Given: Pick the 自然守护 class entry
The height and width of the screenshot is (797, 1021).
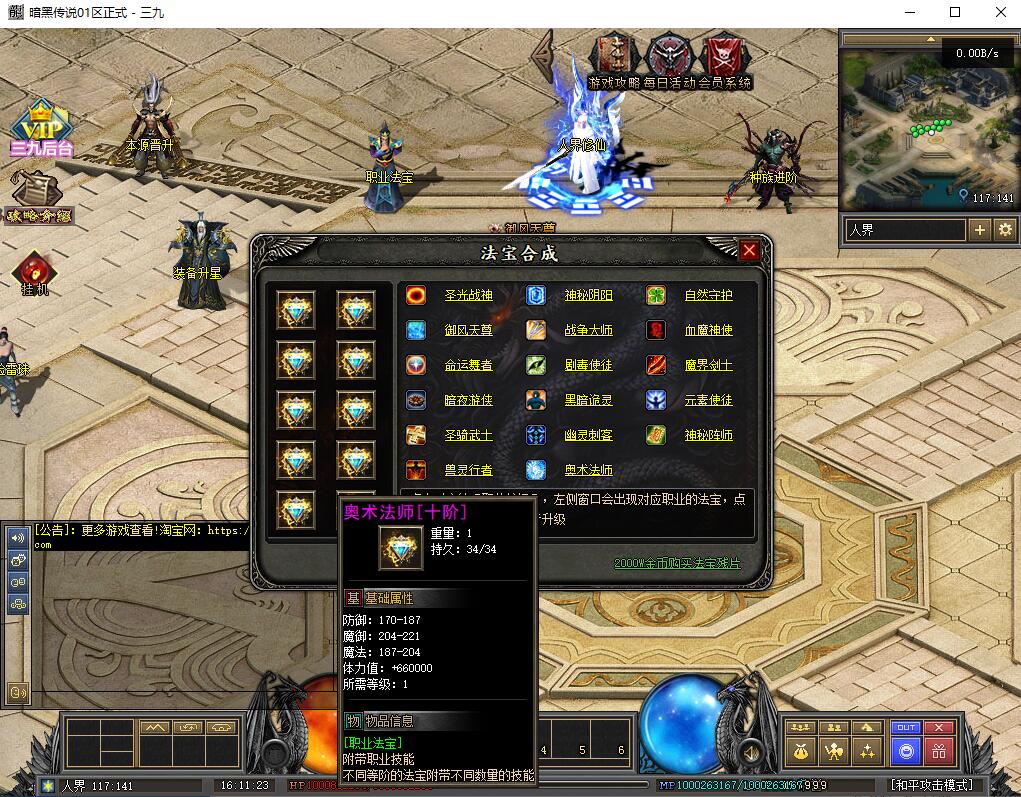Looking at the screenshot, I should pos(708,296).
